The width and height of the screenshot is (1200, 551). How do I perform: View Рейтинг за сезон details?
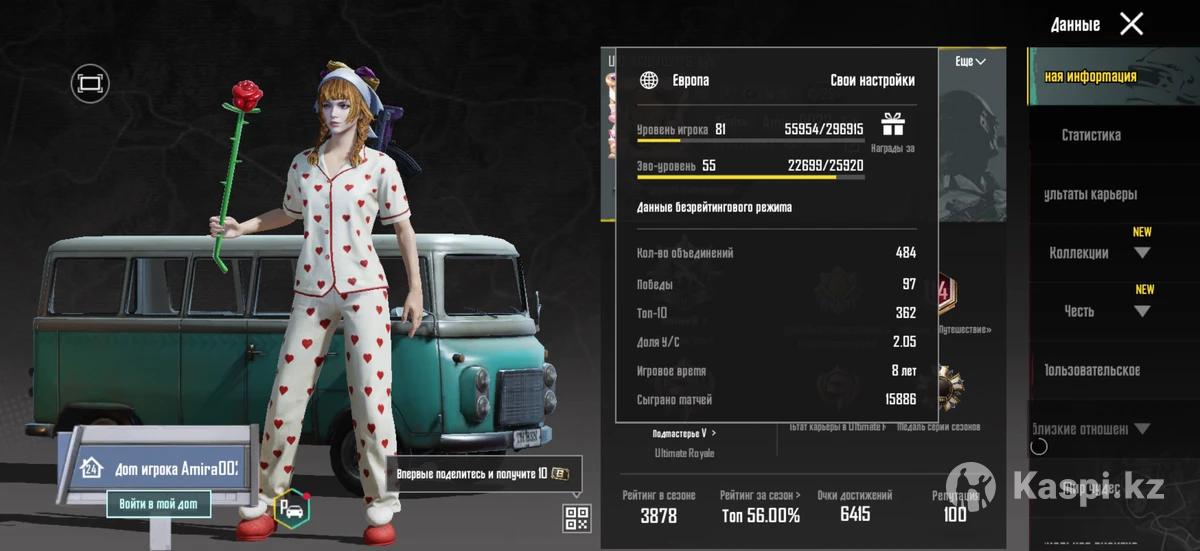click(x=760, y=507)
